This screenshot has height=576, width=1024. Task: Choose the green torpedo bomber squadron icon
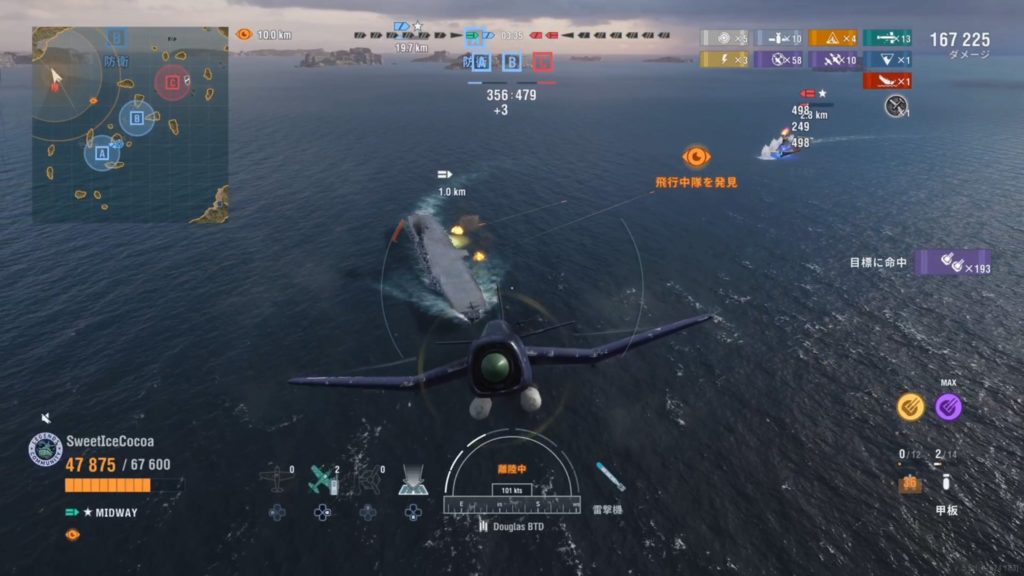[322, 481]
